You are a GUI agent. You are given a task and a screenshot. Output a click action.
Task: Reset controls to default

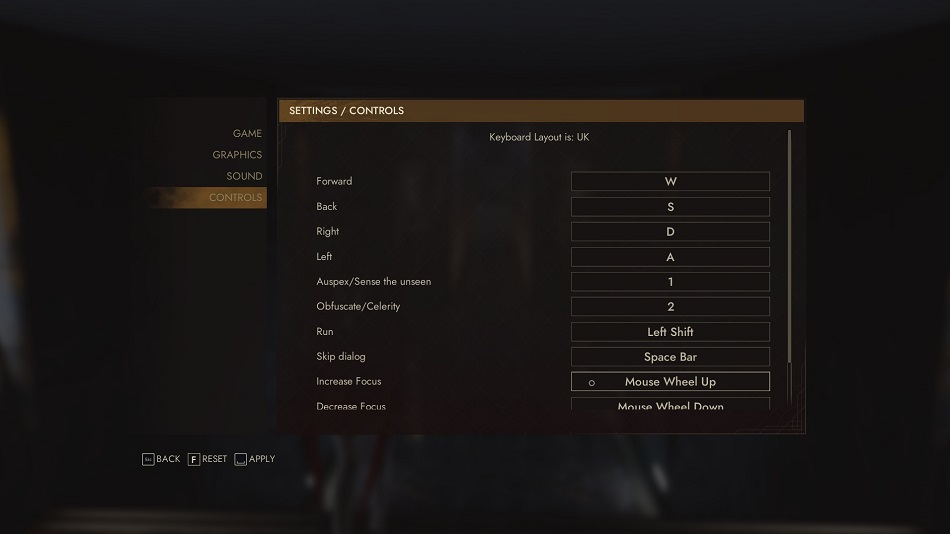coord(207,459)
